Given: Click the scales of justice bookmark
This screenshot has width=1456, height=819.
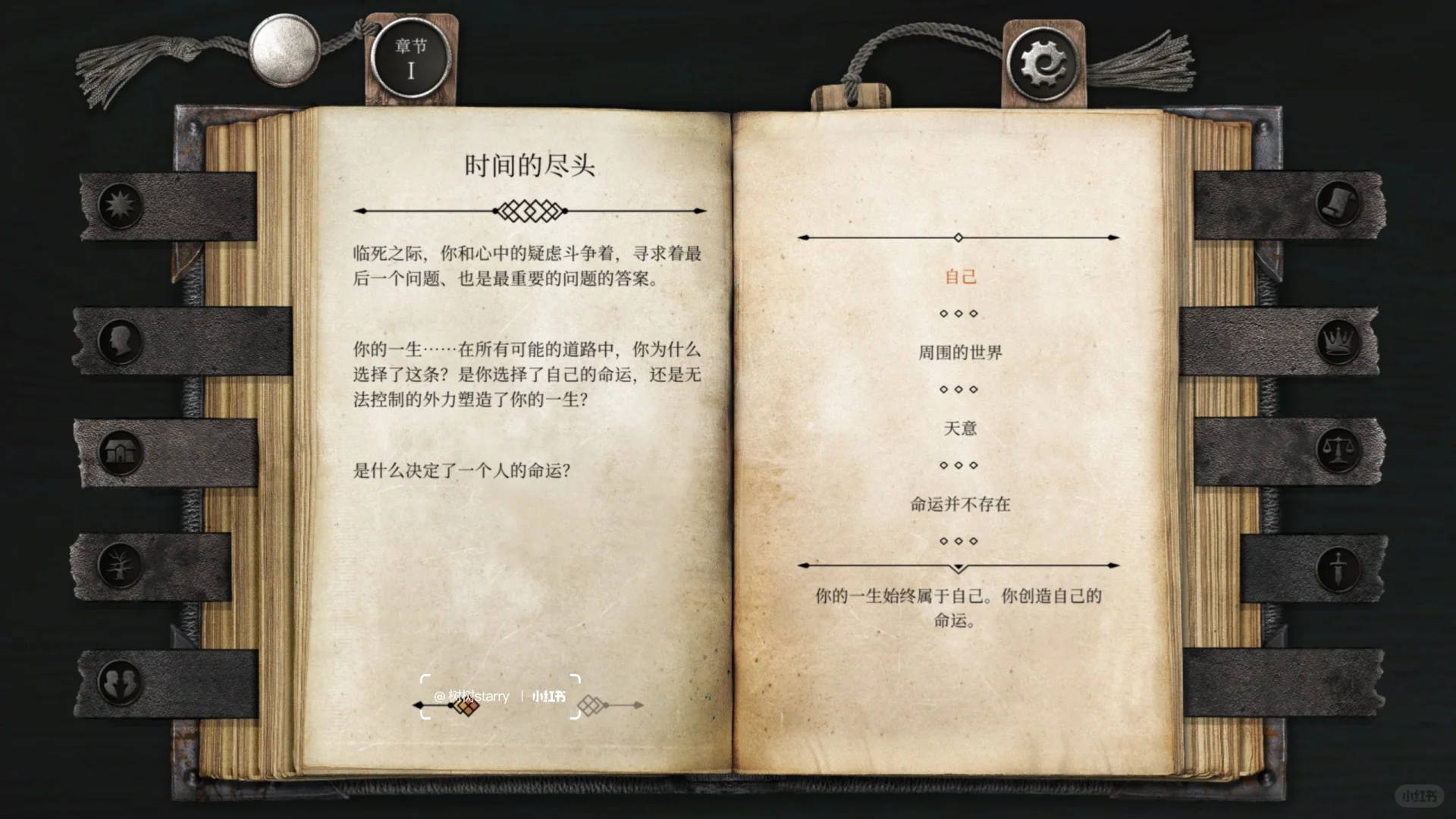Looking at the screenshot, I should pyautogui.click(x=1340, y=449).
